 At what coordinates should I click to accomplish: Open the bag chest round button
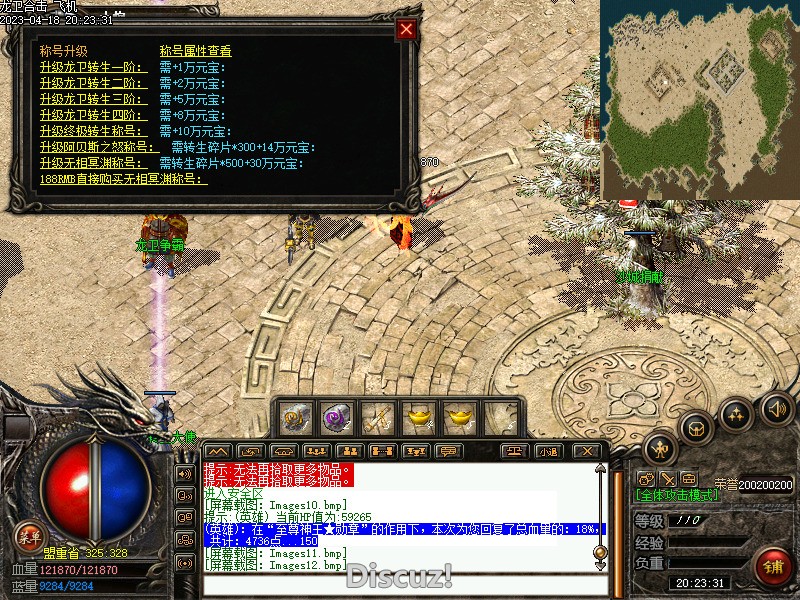click(697, 428)
